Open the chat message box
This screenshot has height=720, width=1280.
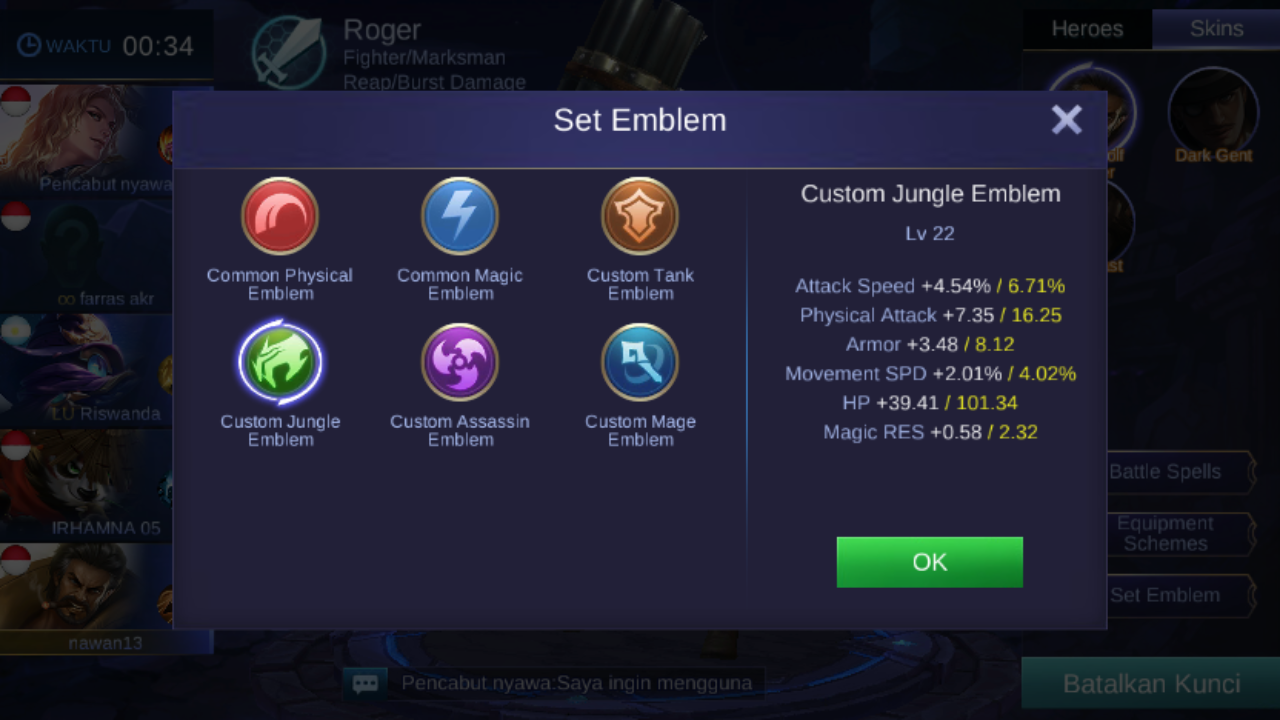[x=365, y=684]
